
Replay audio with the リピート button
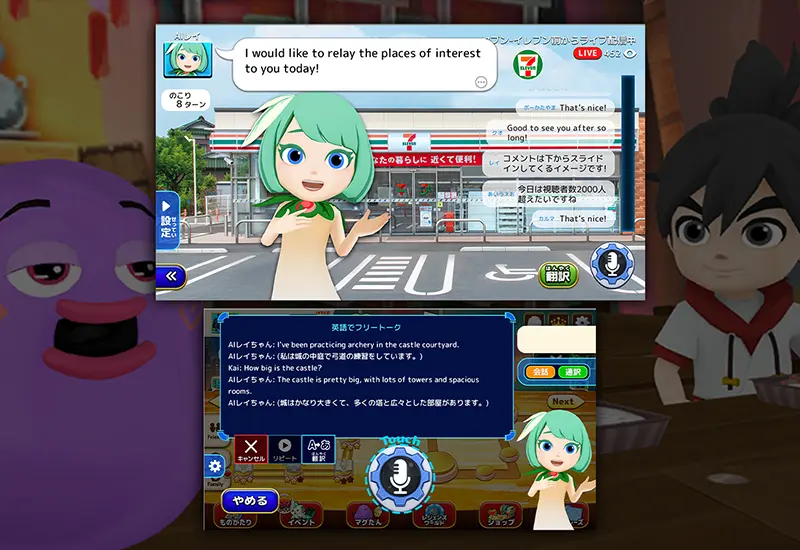coord(285,450)
